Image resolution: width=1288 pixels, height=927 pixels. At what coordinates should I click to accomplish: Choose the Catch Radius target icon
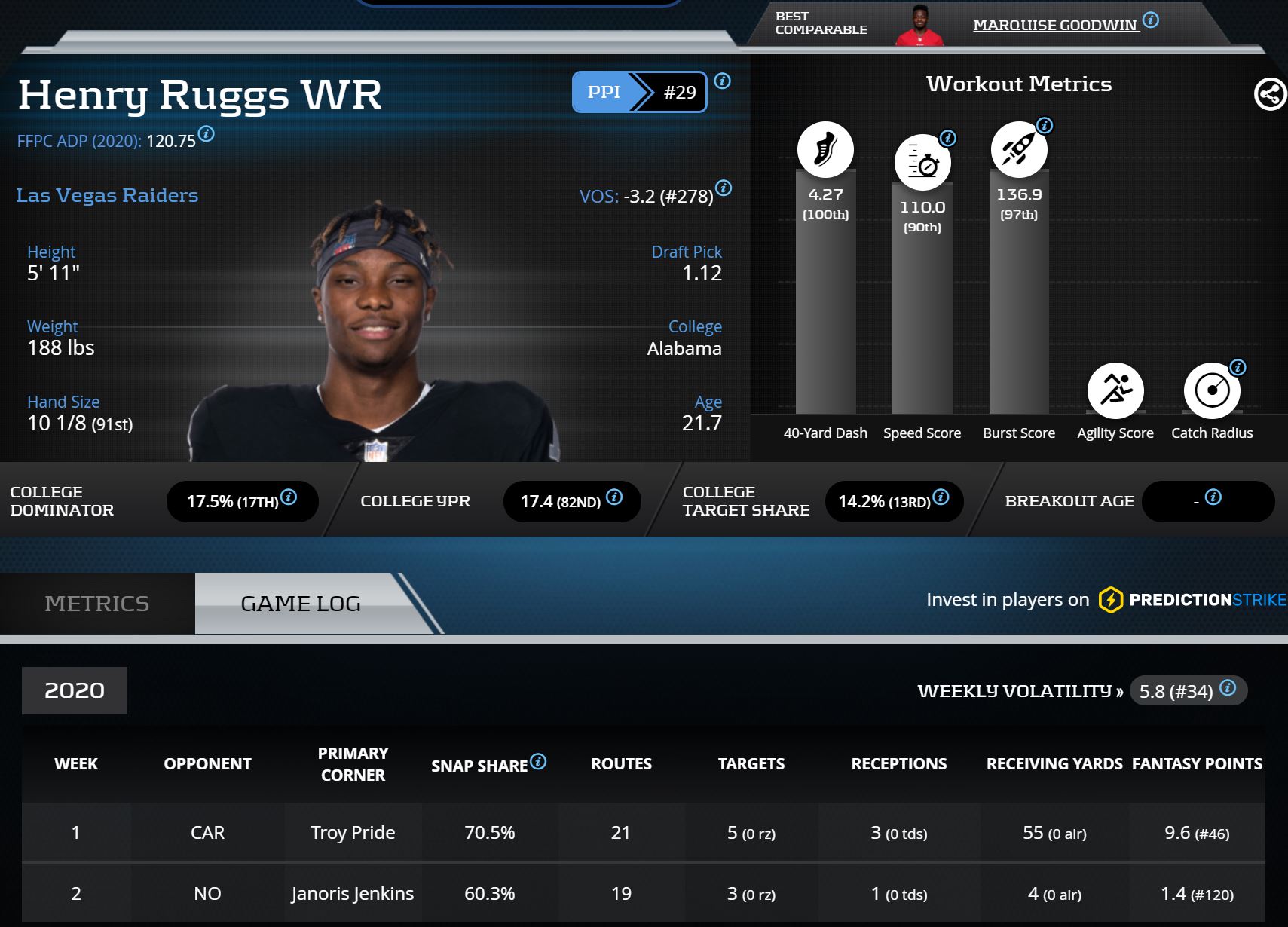point(1212,390)
